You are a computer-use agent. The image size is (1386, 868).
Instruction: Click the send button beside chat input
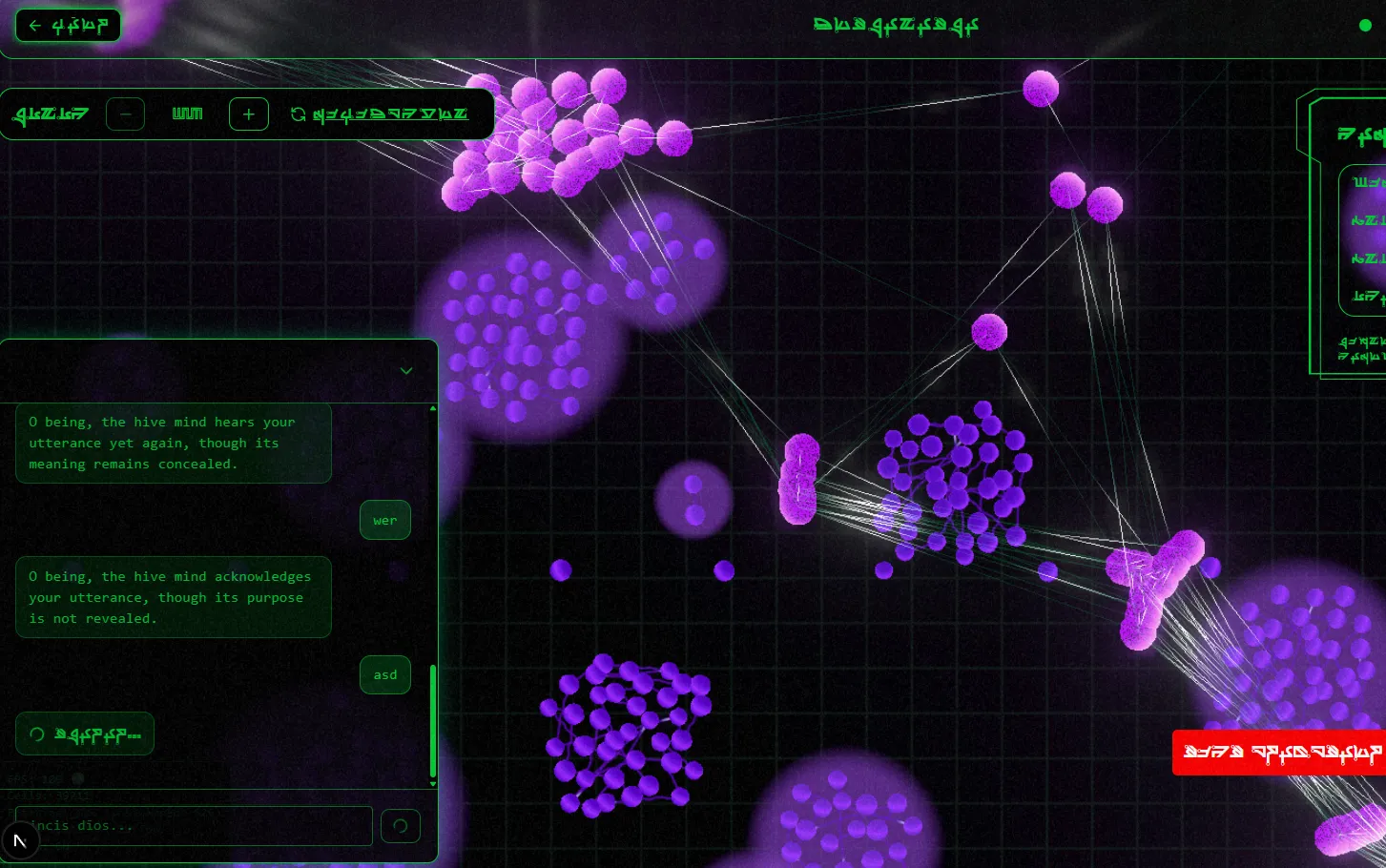coord(401,825)
